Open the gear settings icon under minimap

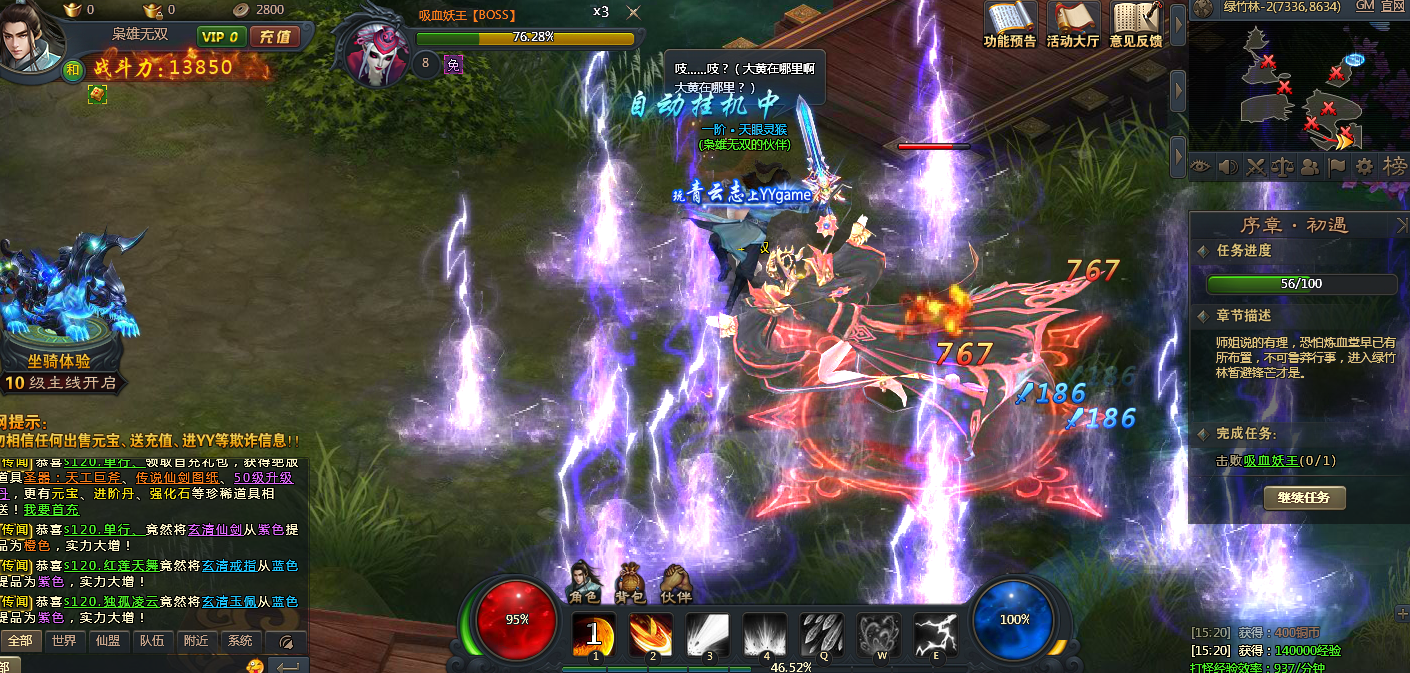pos(1364,167)
